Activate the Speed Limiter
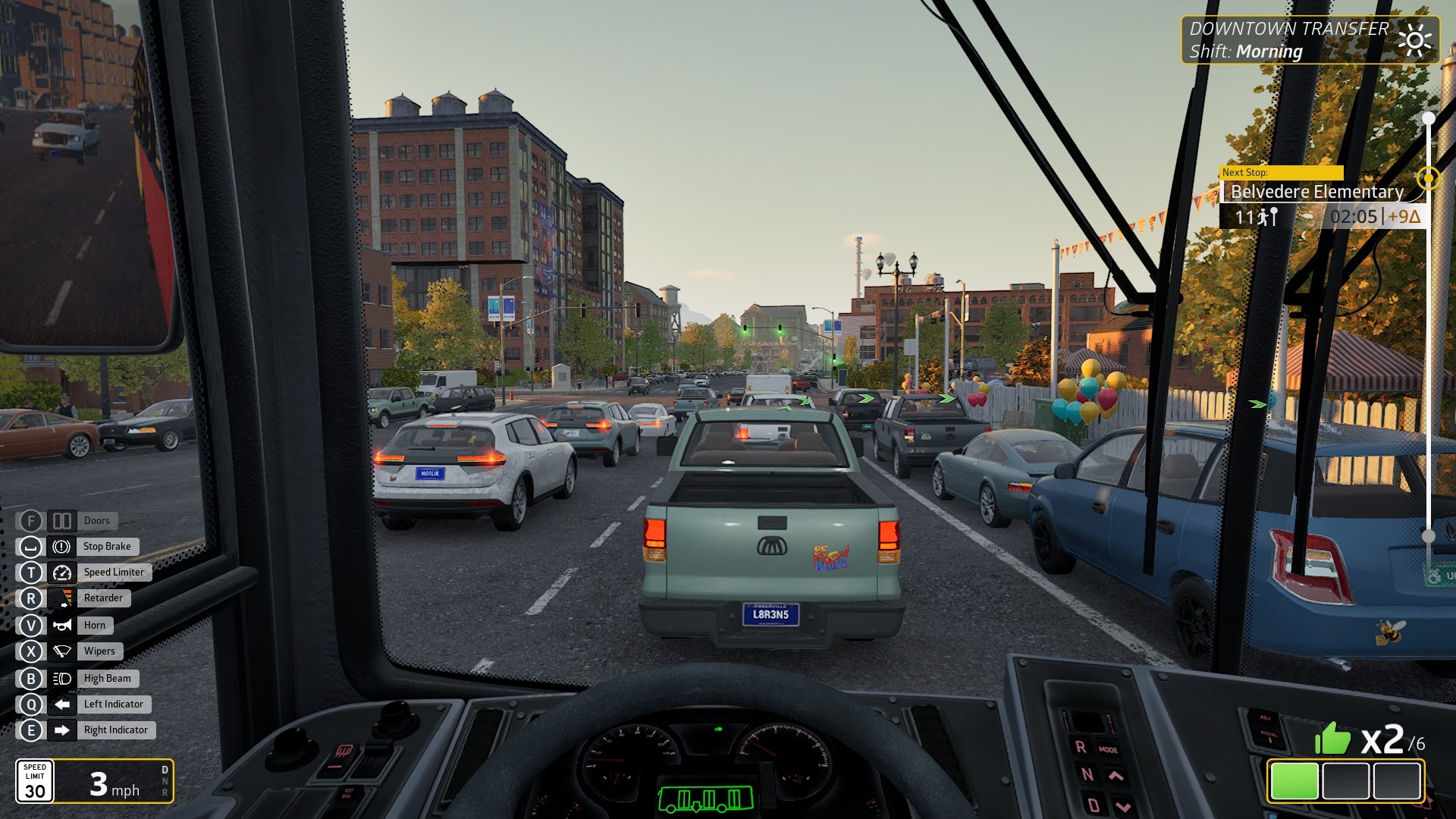This screenshot has width=1456, height=819. [x=62, y=573]
